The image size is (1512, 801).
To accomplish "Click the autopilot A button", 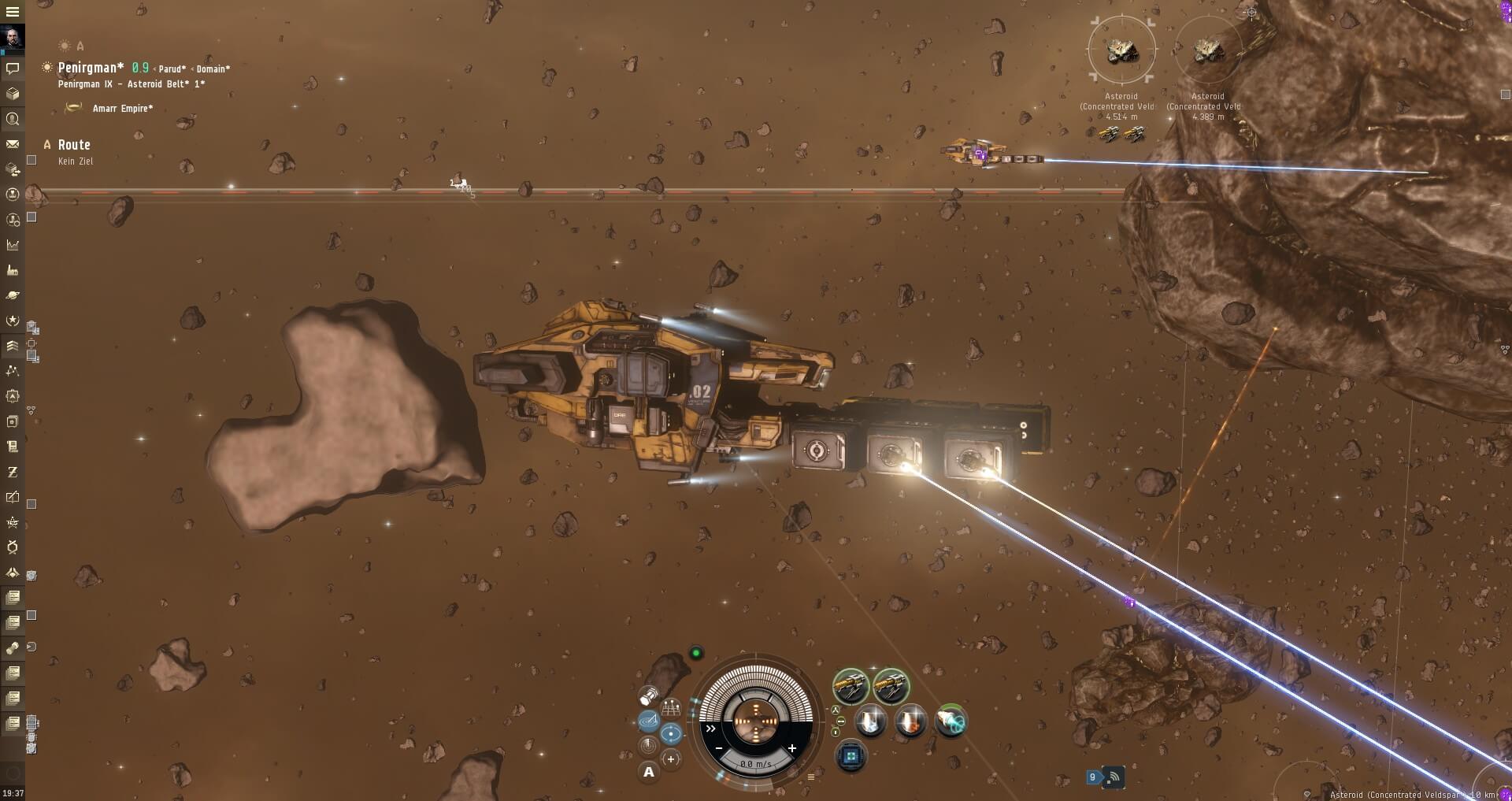I will [648, 772].
